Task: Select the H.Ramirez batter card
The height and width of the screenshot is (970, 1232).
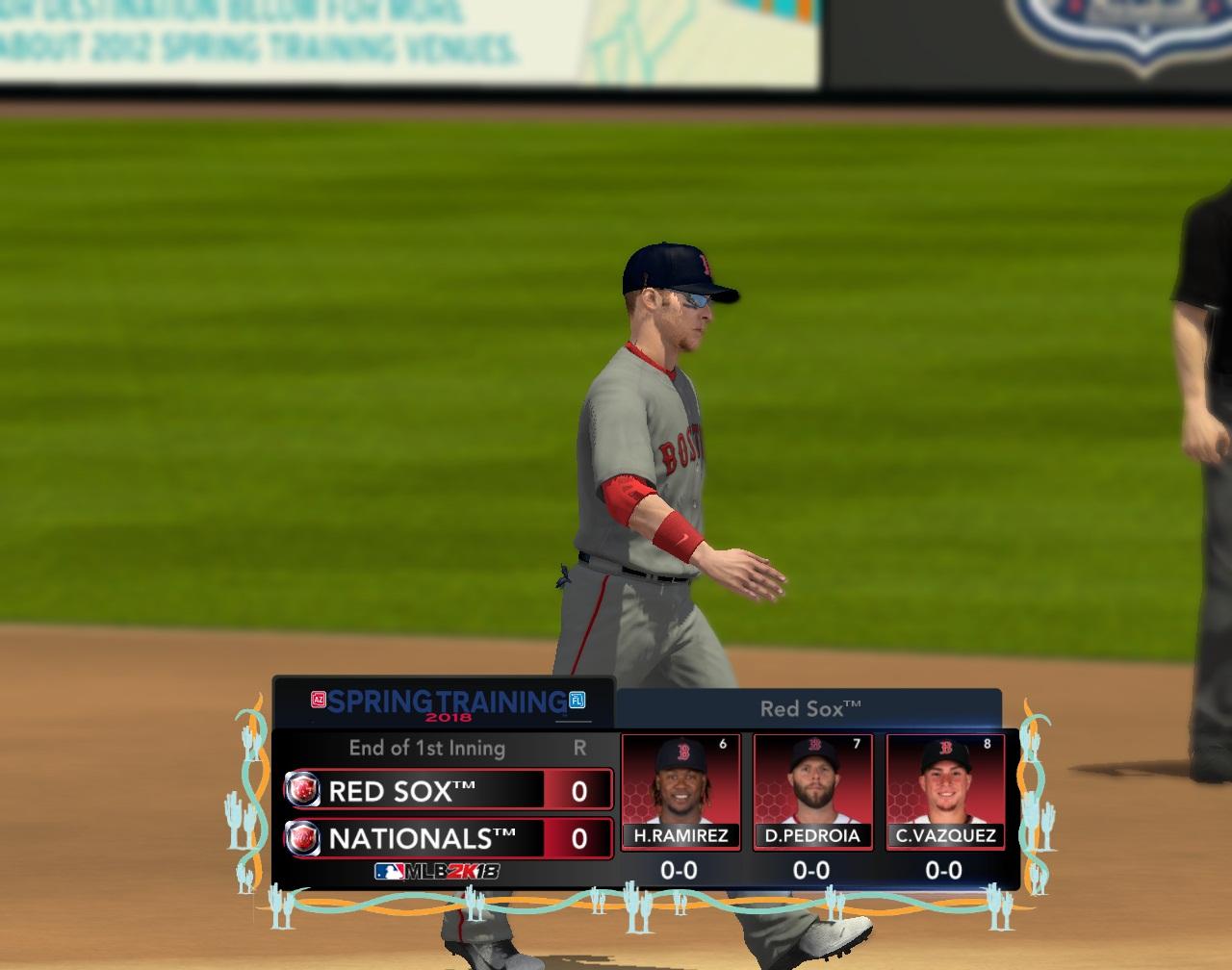Action: pyautogui.click(x=680, y=791)
